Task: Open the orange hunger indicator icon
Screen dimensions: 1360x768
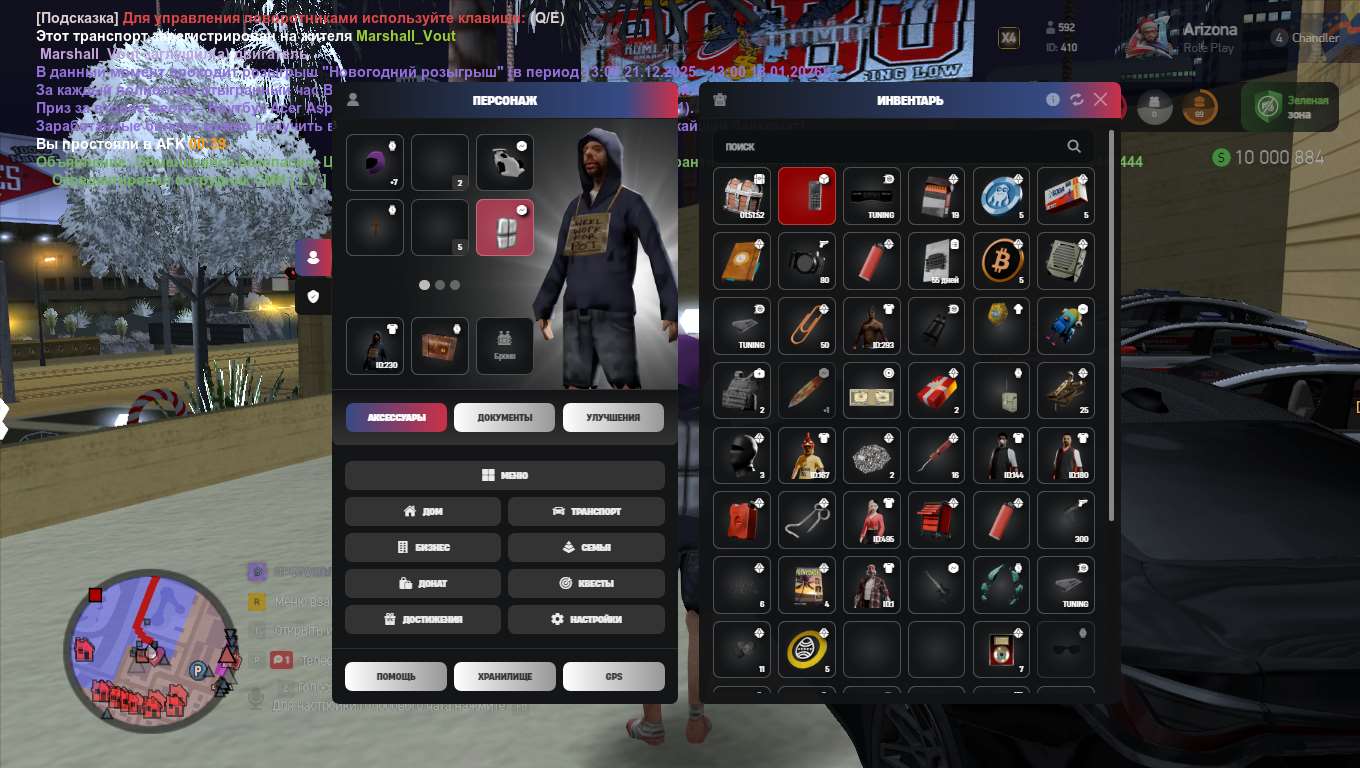Action: 1200,107
